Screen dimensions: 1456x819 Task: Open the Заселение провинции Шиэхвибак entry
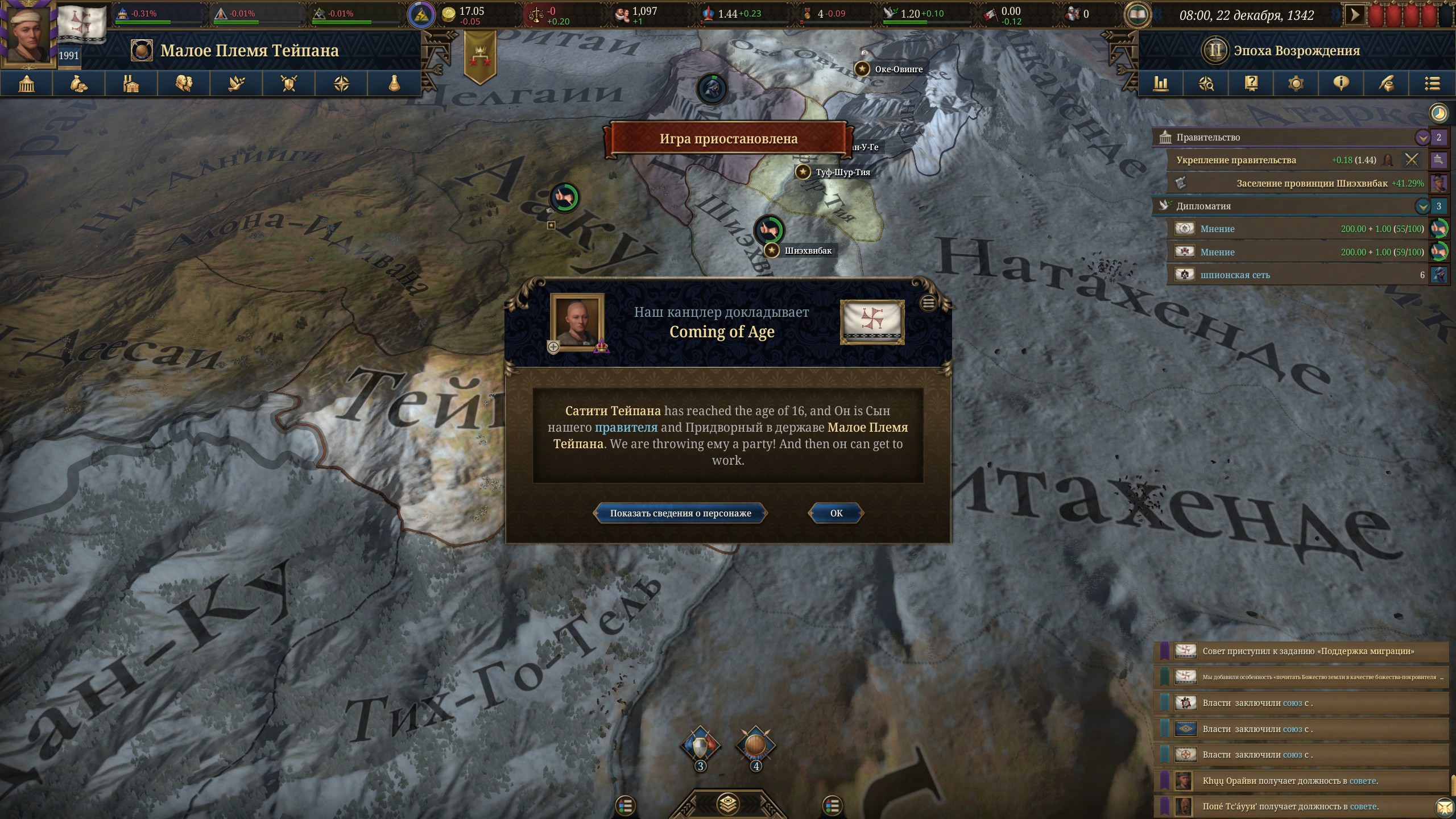(1312, 183)
